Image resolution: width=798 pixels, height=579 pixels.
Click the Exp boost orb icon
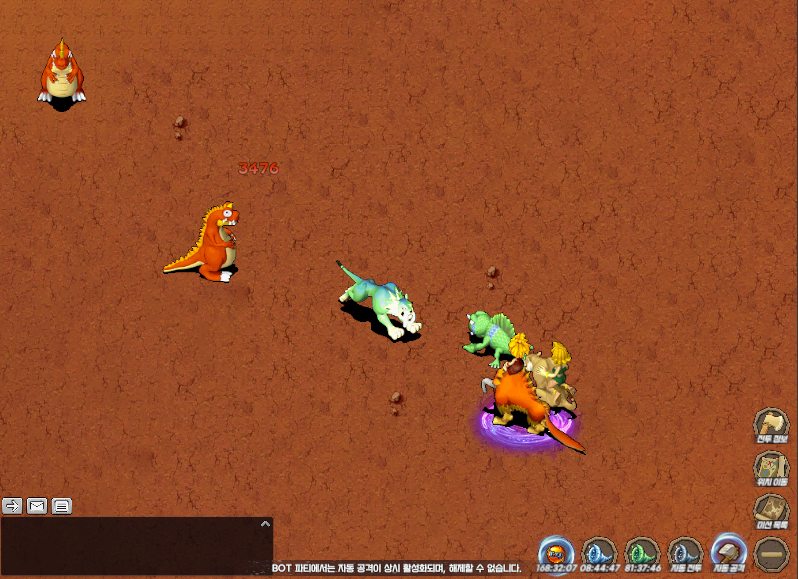pos(556,553)
